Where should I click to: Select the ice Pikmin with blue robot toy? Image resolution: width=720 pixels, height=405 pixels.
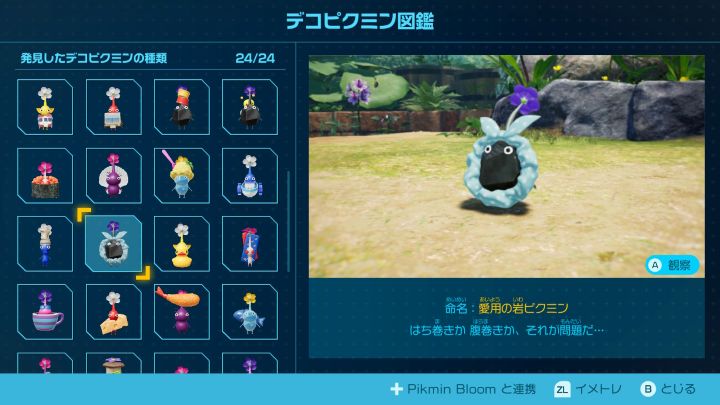click(x=249, y=176)
